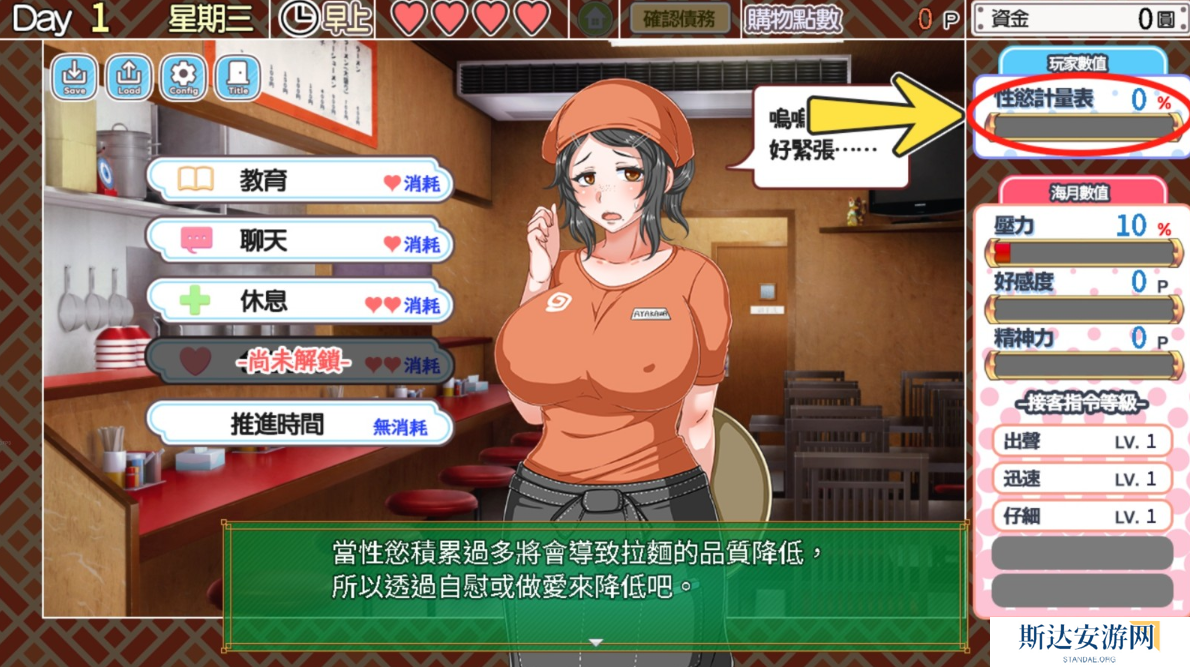1190x667 pixels.
Task: Click the locked 尚未解鎖 option
Action: [x=298, y=364]
